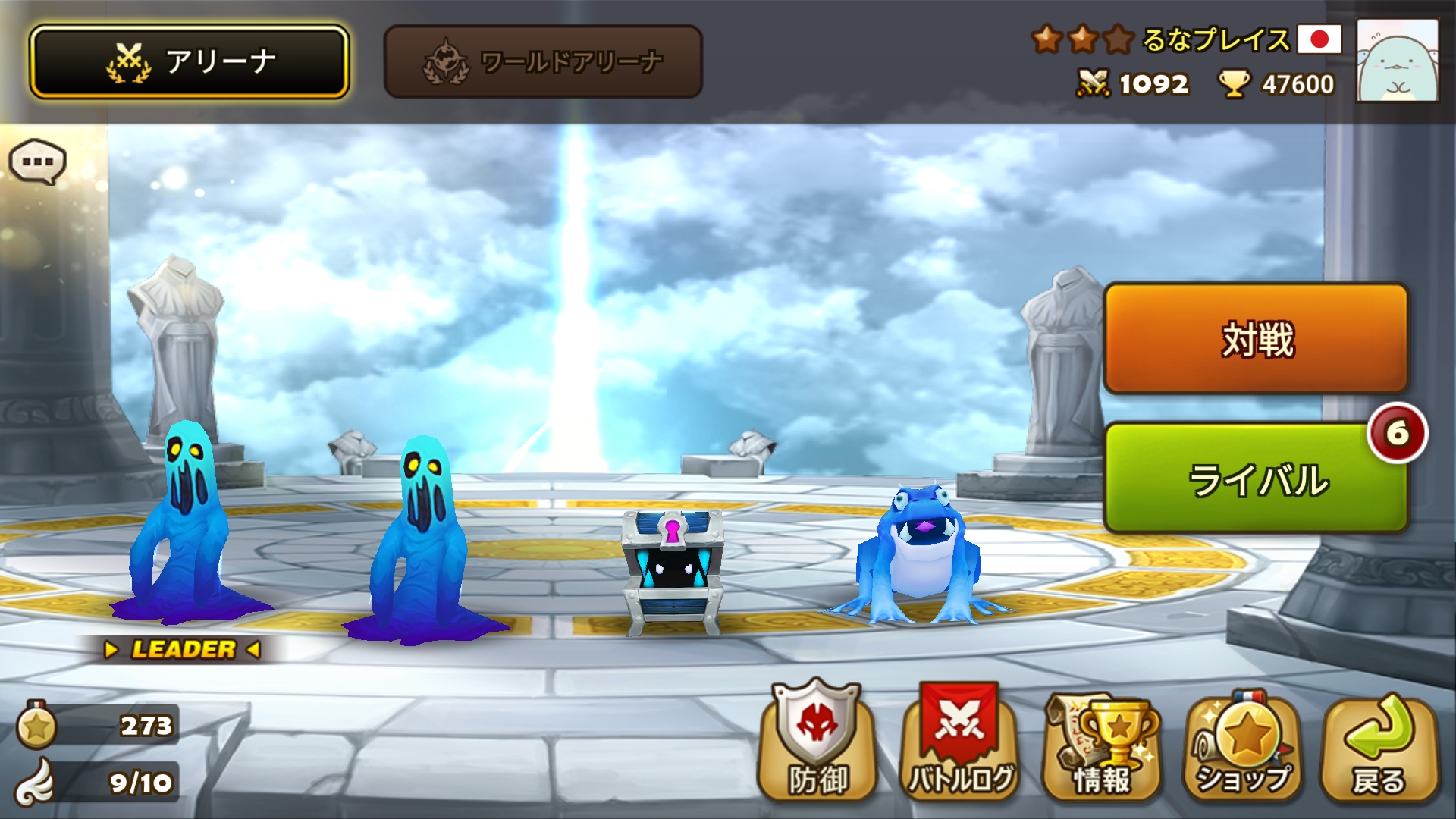The width and height of the screenshot is (1456, 819).
Task: Start a match with 対戦 button
Action: [x=1256, y=338]
